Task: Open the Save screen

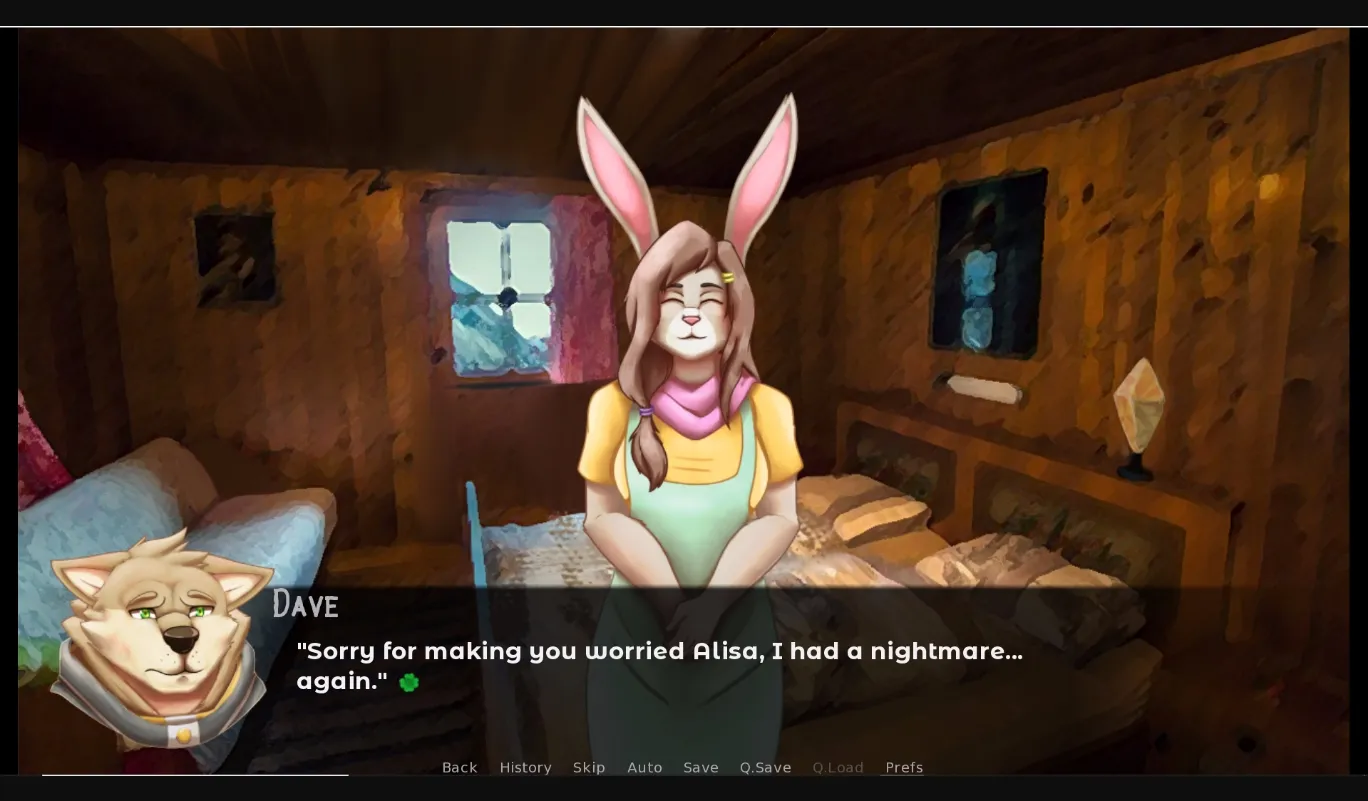Action: coord(701,767)
